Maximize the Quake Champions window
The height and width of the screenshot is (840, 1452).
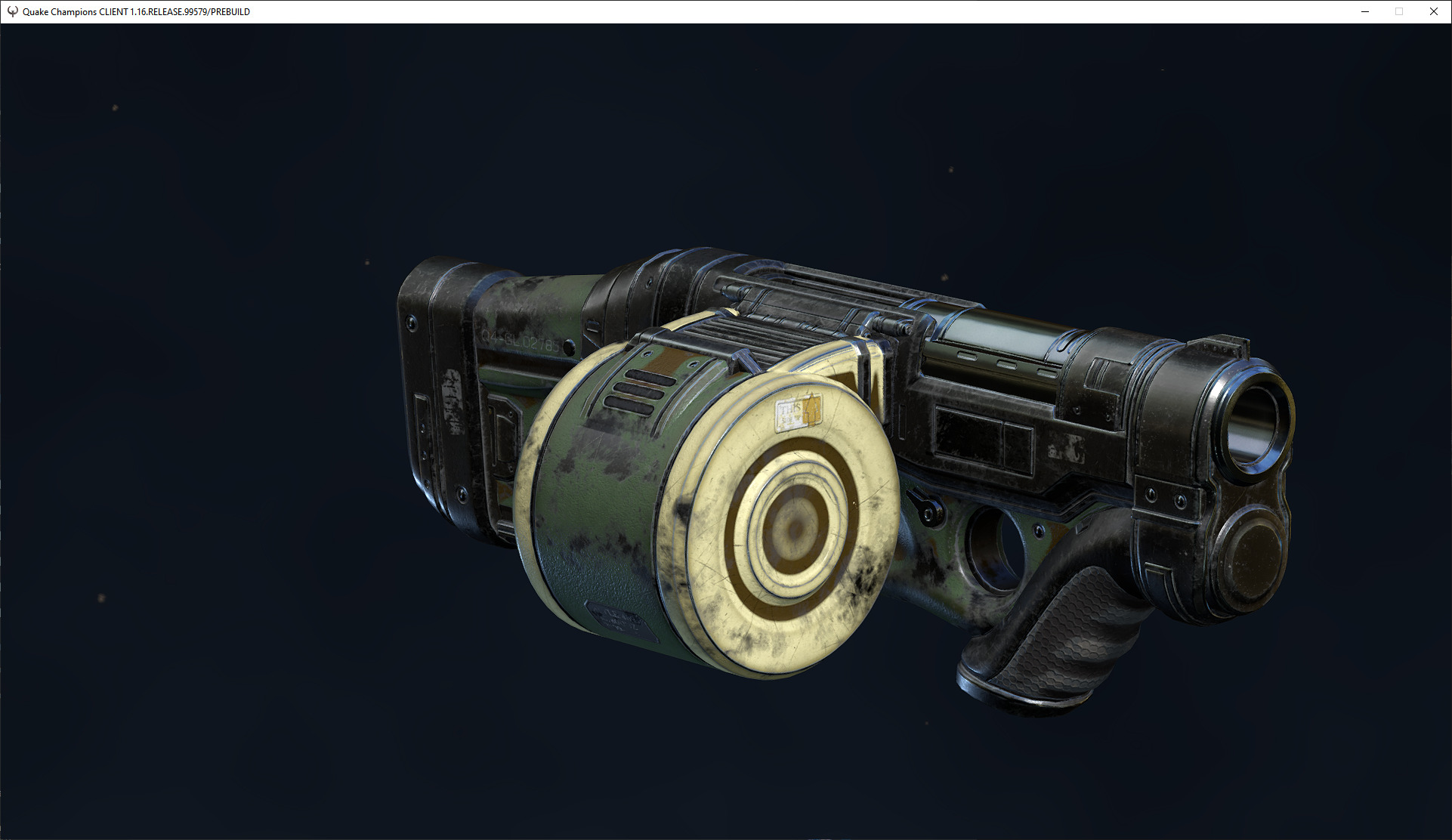(1398, 11)
